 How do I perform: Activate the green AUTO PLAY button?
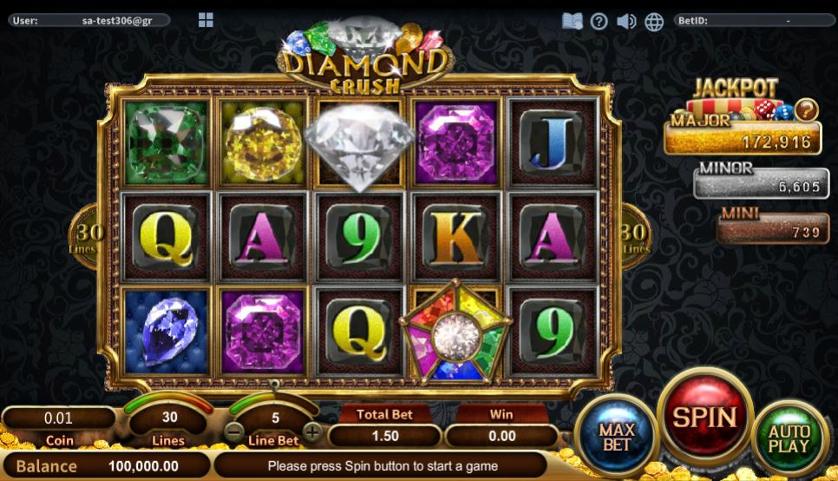click(x=789, y=439)
